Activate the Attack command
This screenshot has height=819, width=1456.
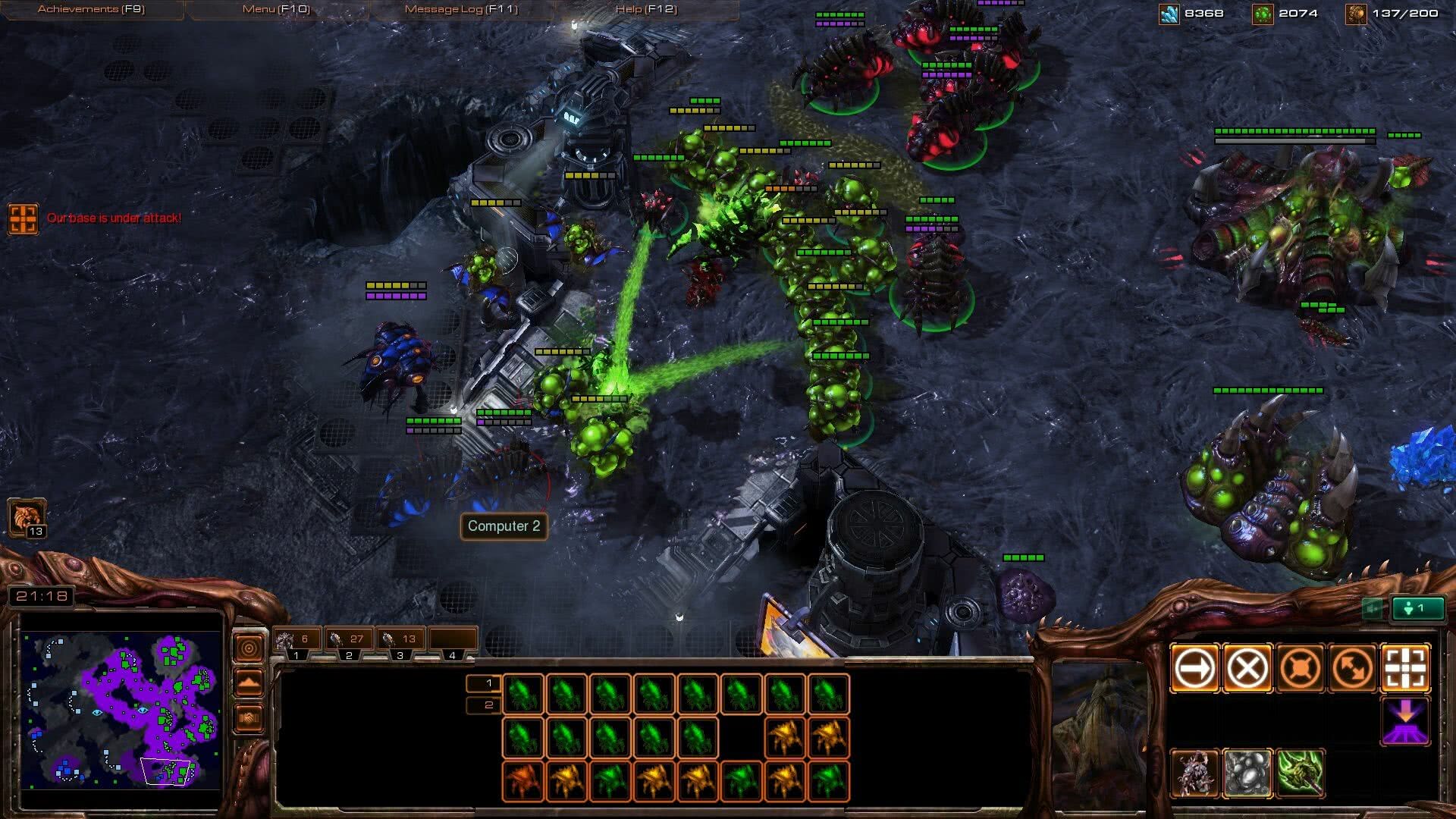[x=1406, y=669]
